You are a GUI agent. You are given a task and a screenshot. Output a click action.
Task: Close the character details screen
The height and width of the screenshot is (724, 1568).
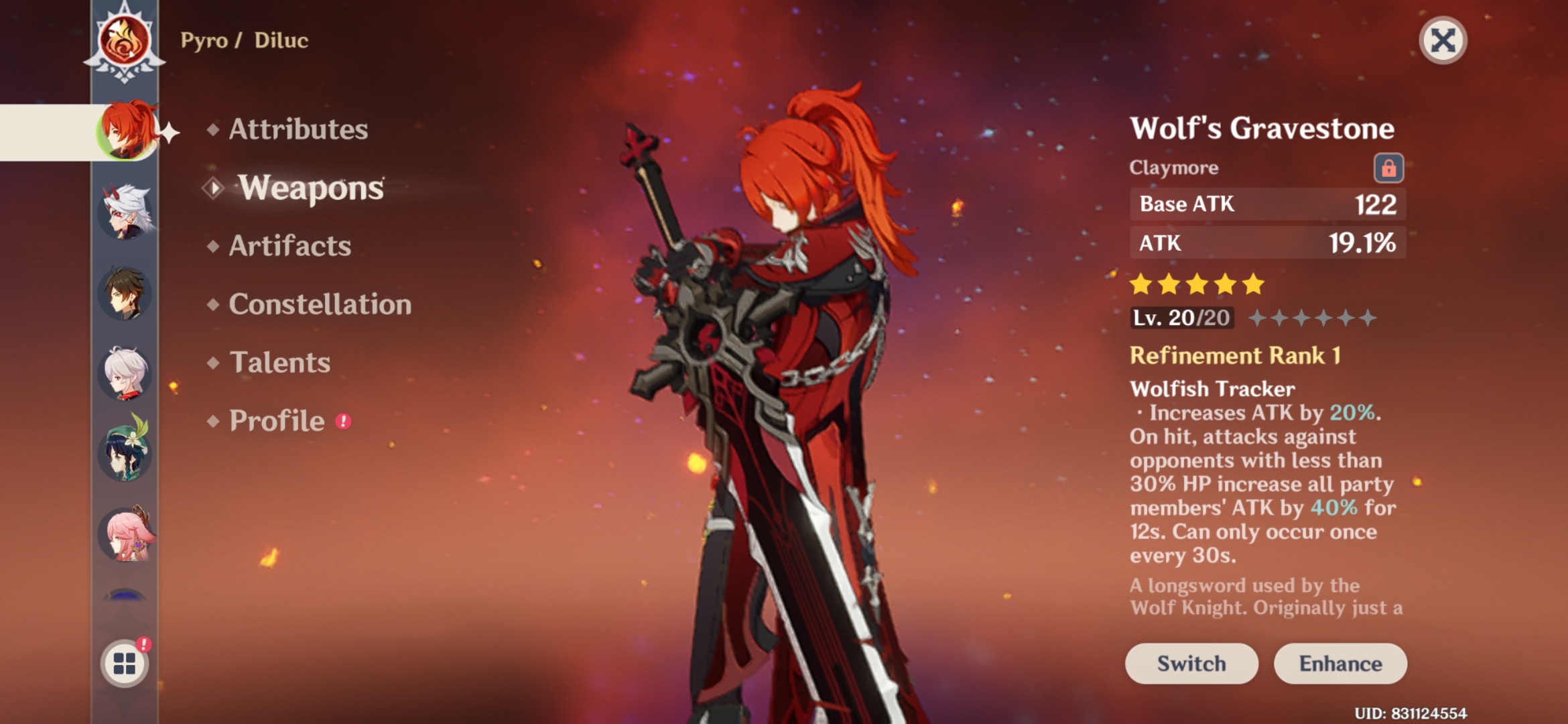coord(1445,40)
